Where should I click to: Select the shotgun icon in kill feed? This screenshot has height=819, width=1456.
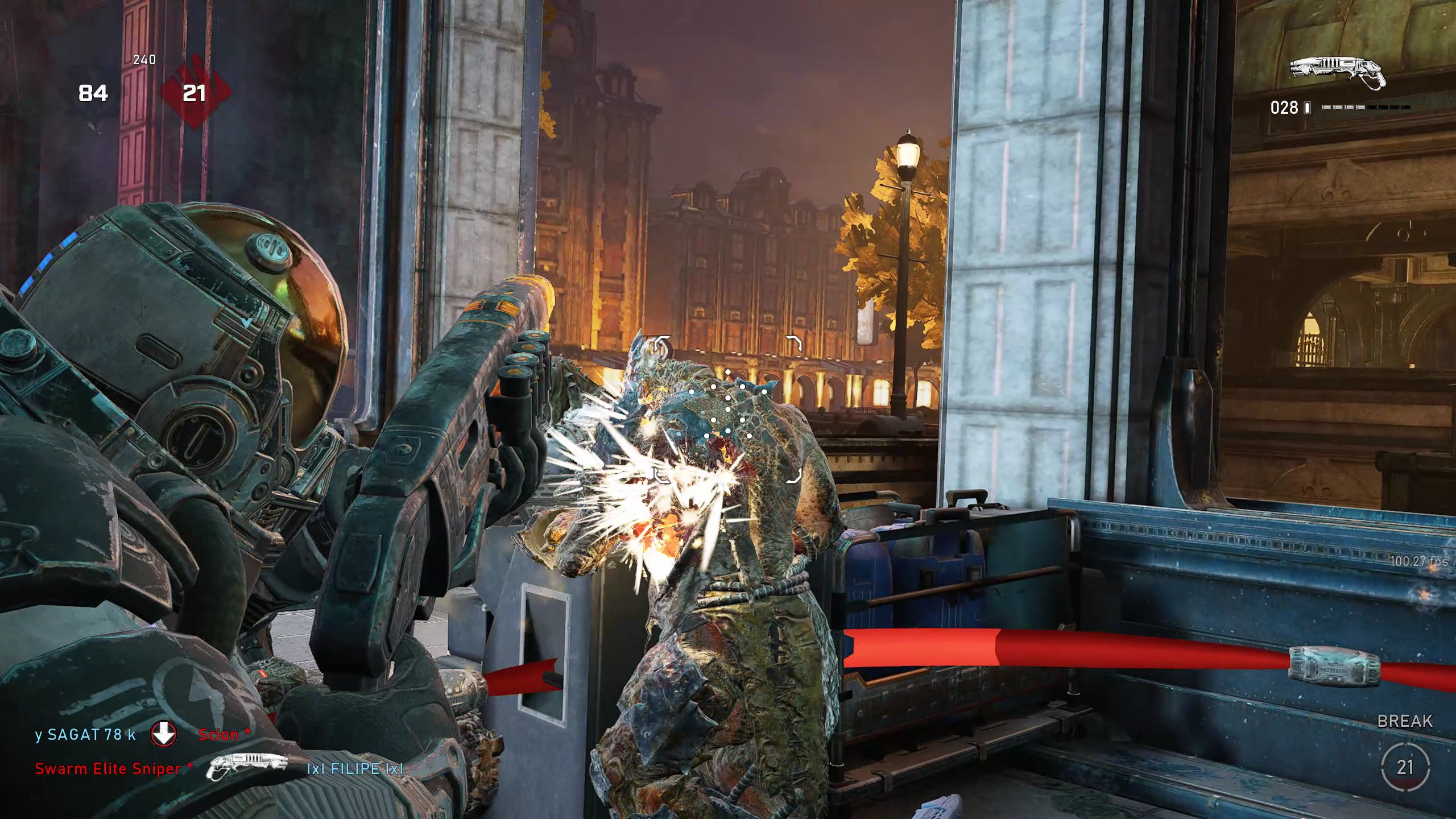(247, 767)
